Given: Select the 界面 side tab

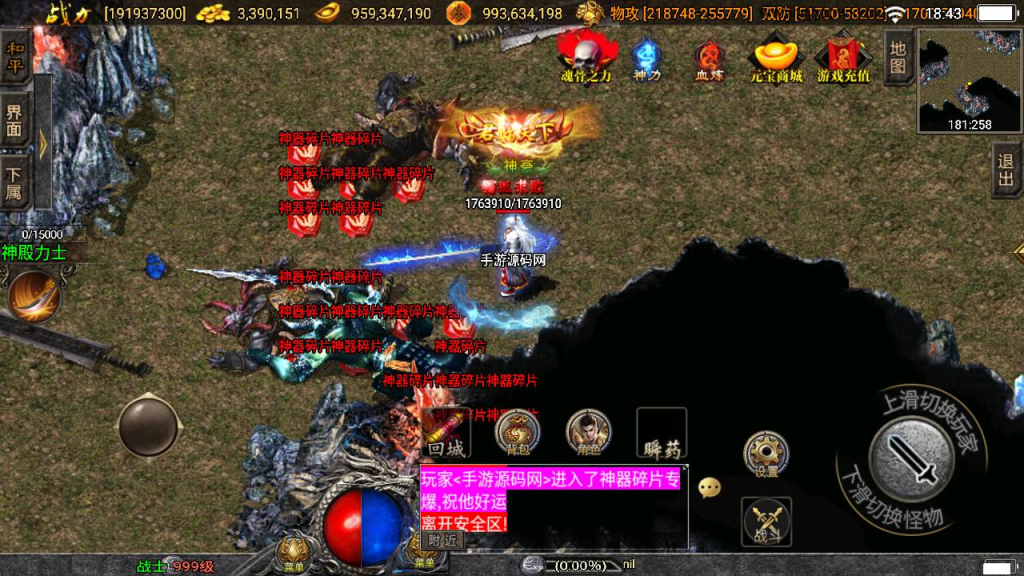Looking at the screenshot, I should click(x=15, y=120).
